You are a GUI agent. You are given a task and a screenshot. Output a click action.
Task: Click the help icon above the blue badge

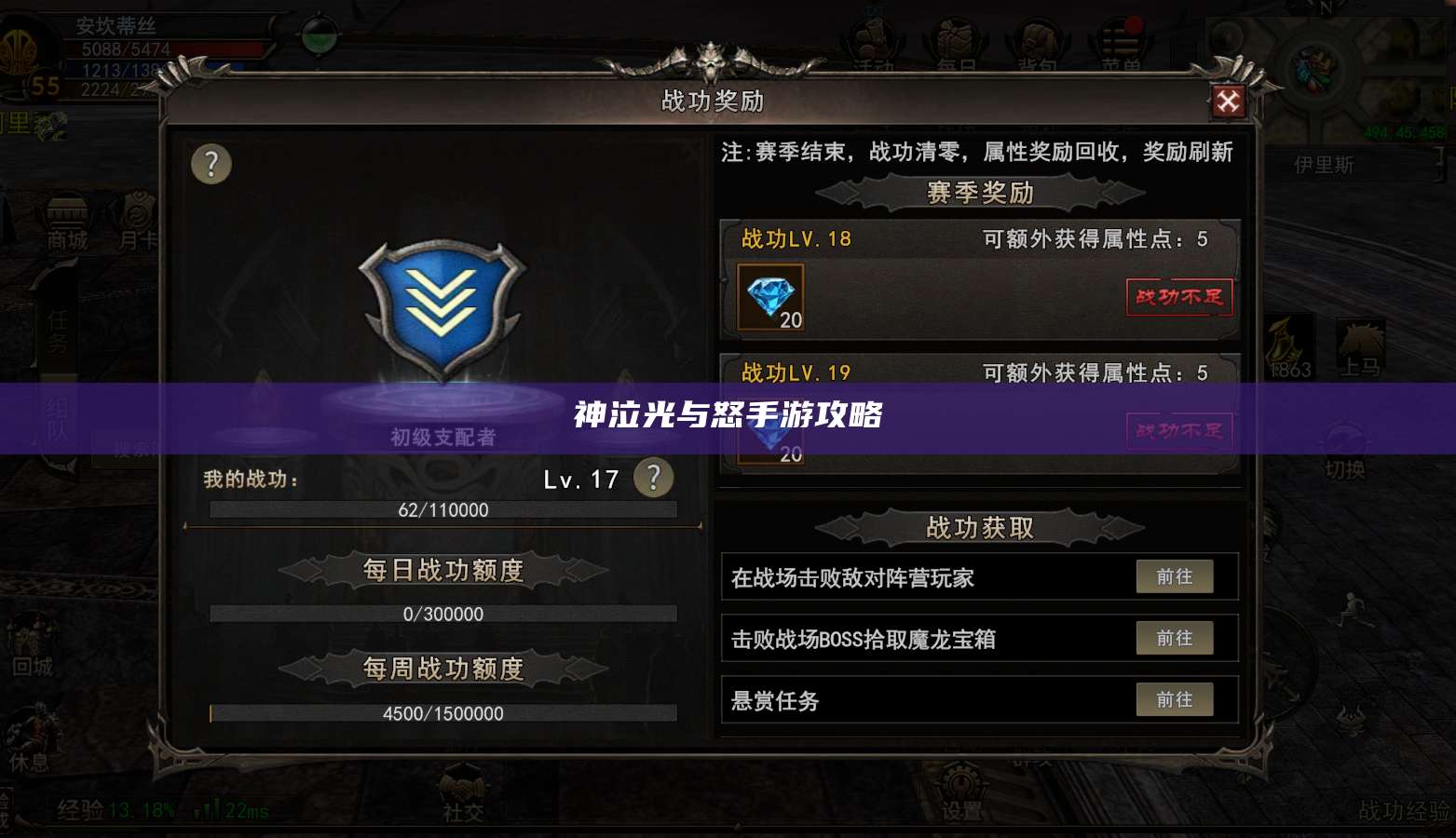click(x=211, y=165)
